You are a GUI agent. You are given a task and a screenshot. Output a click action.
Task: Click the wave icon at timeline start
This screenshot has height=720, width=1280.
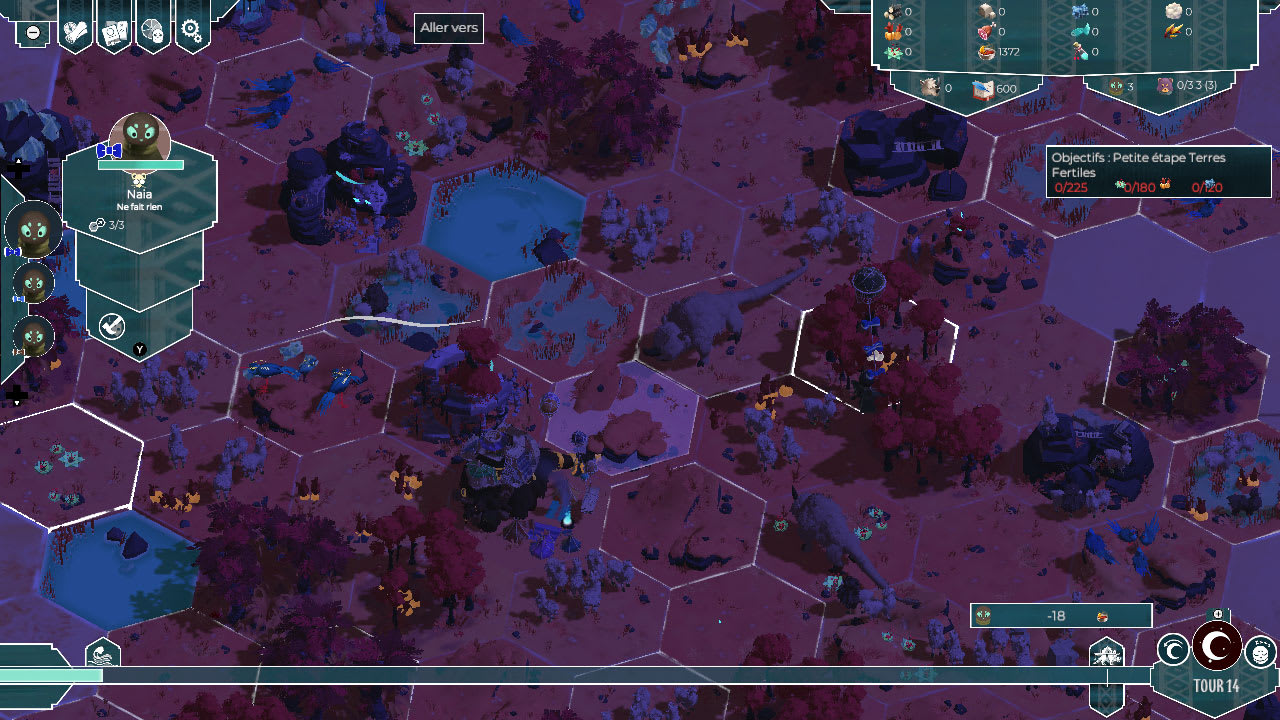point(103,655)
